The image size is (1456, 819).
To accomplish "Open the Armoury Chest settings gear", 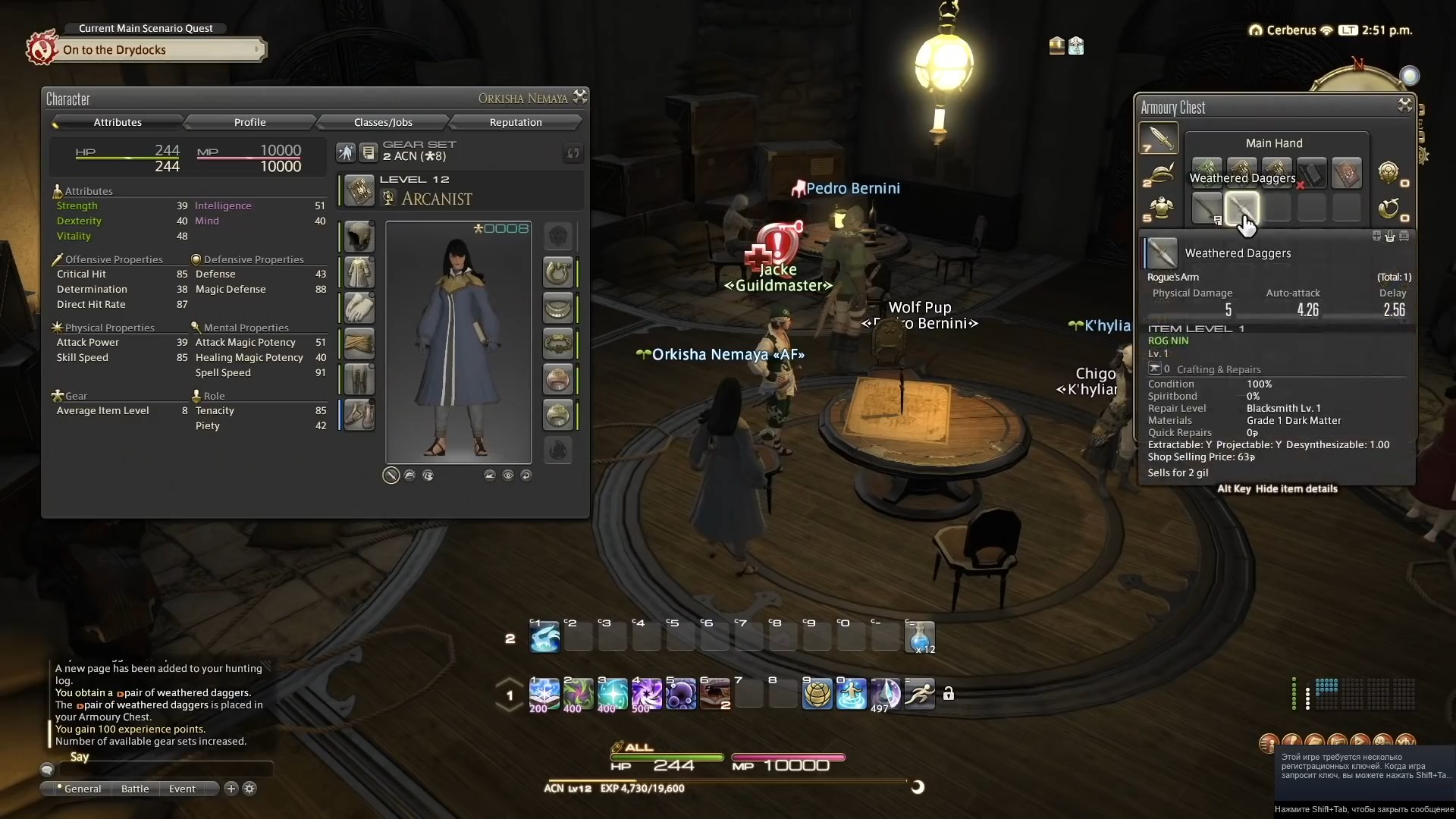I will [1404, 106].
